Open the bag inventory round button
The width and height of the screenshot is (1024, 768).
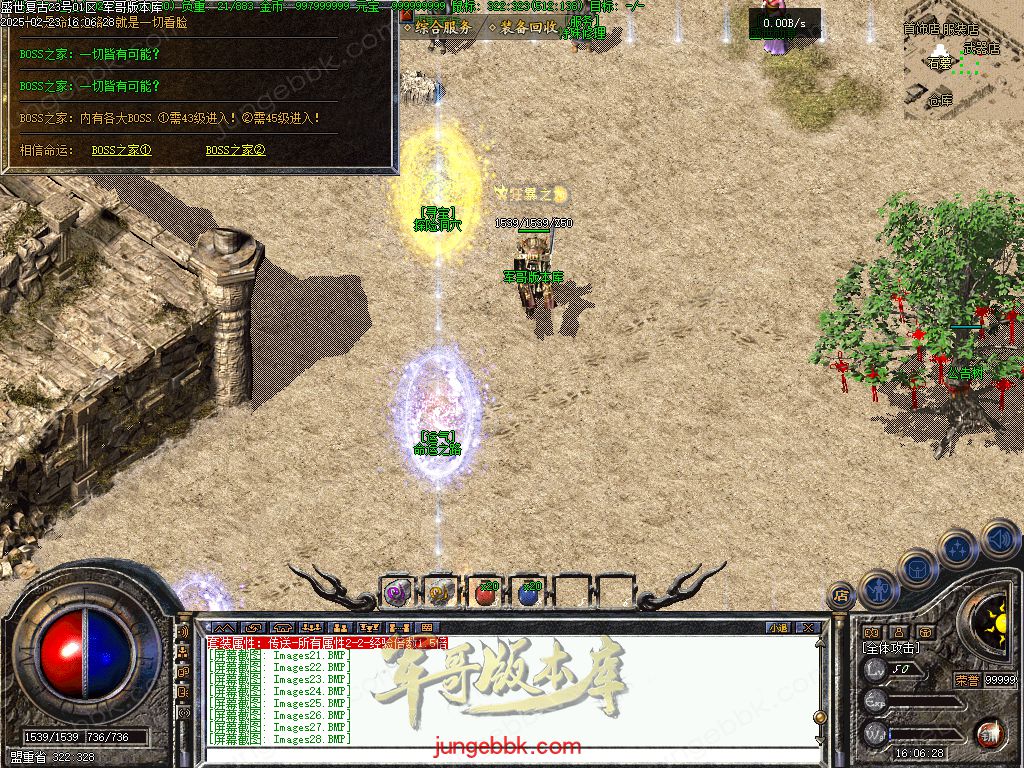[x=918, y=568]
